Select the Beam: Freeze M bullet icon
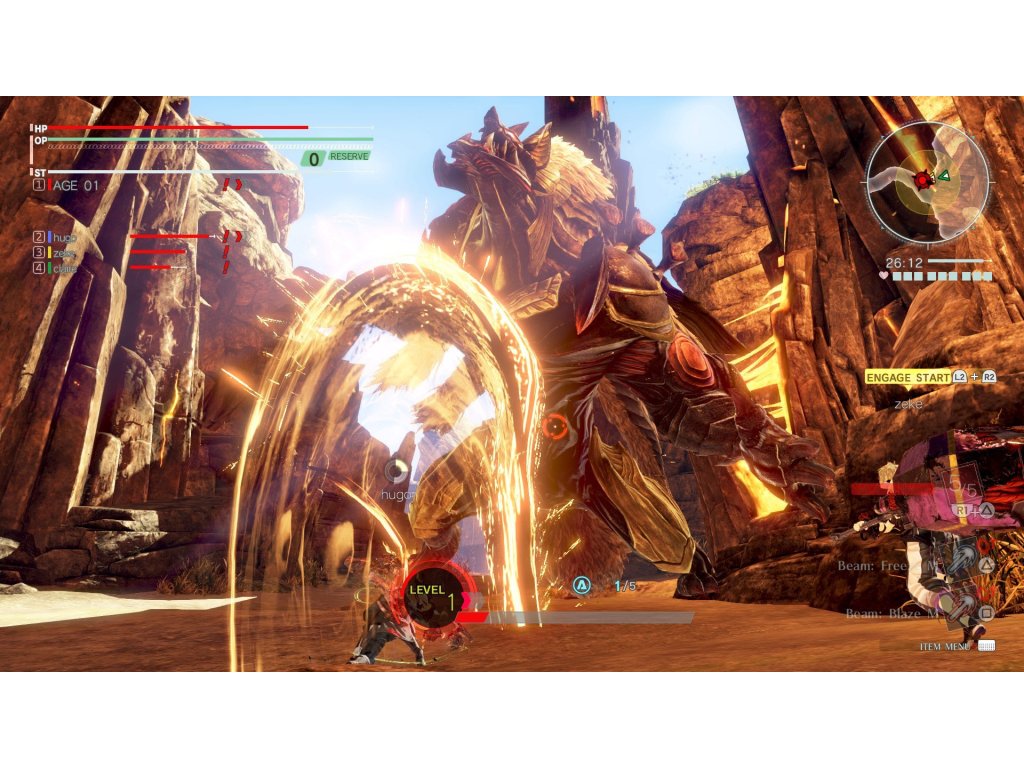Screen dimensions: 1024x768 tap(963, 562)
